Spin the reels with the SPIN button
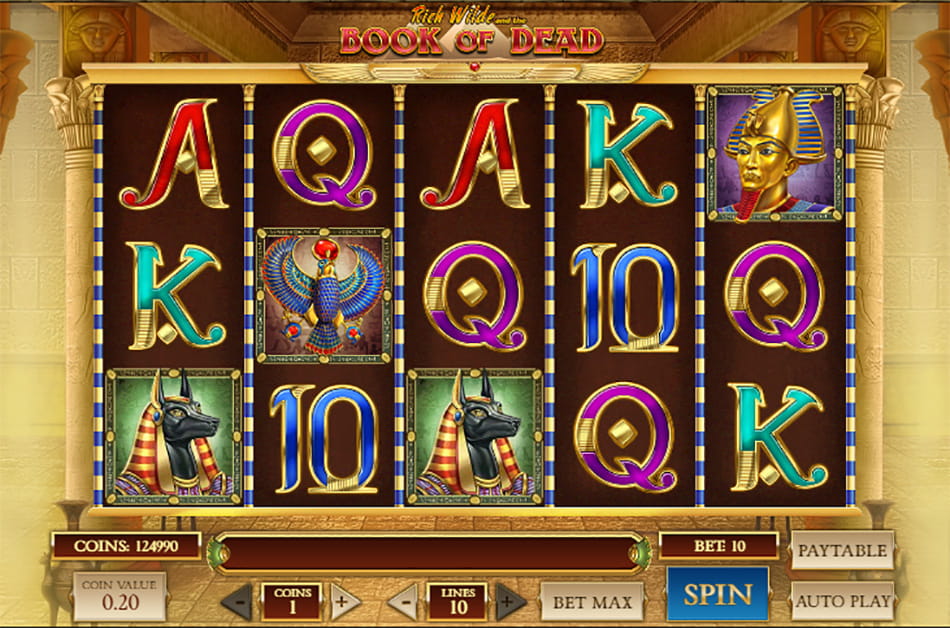This screenshot has width=950, height=628. (717, 594)
